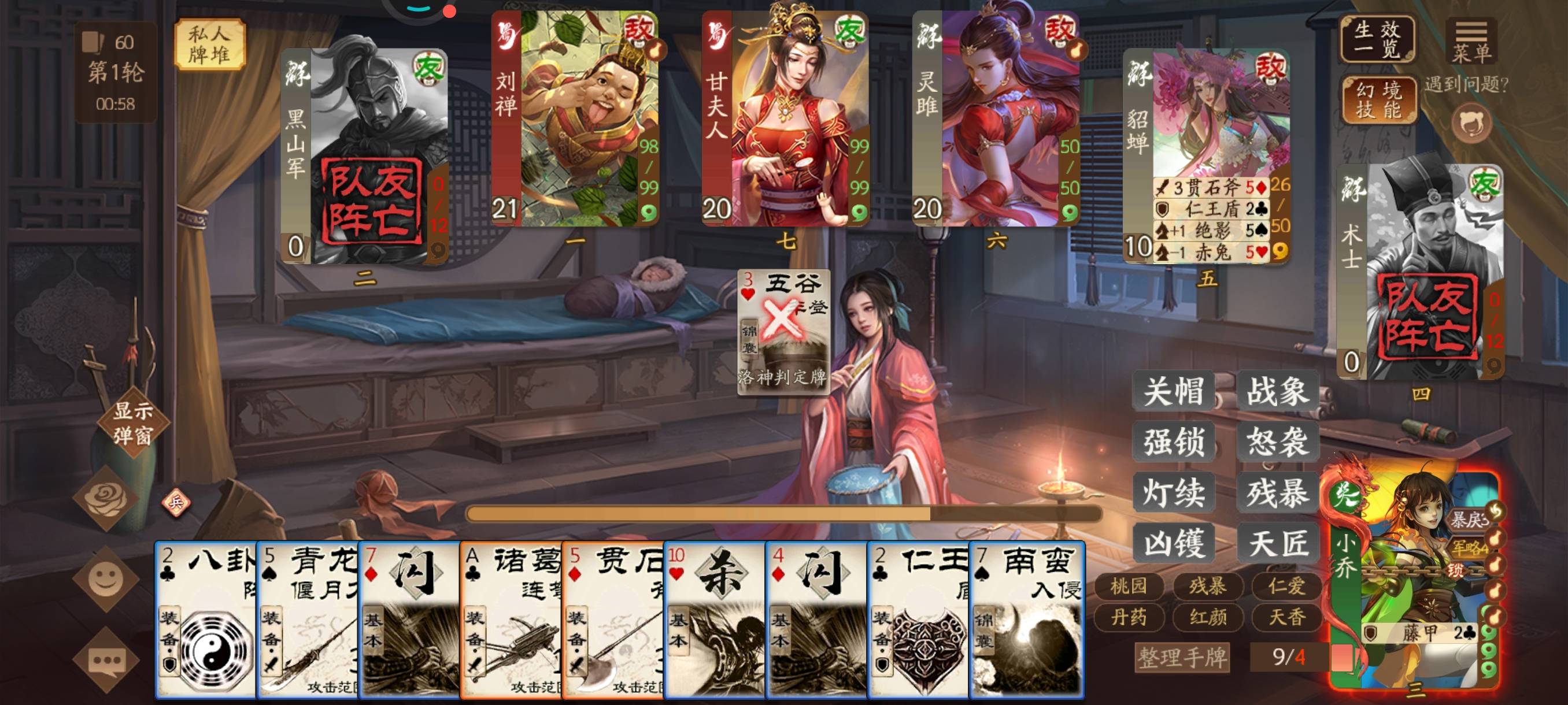
Task: Open the chat bubble icon
Action: [x=106, y=659]
